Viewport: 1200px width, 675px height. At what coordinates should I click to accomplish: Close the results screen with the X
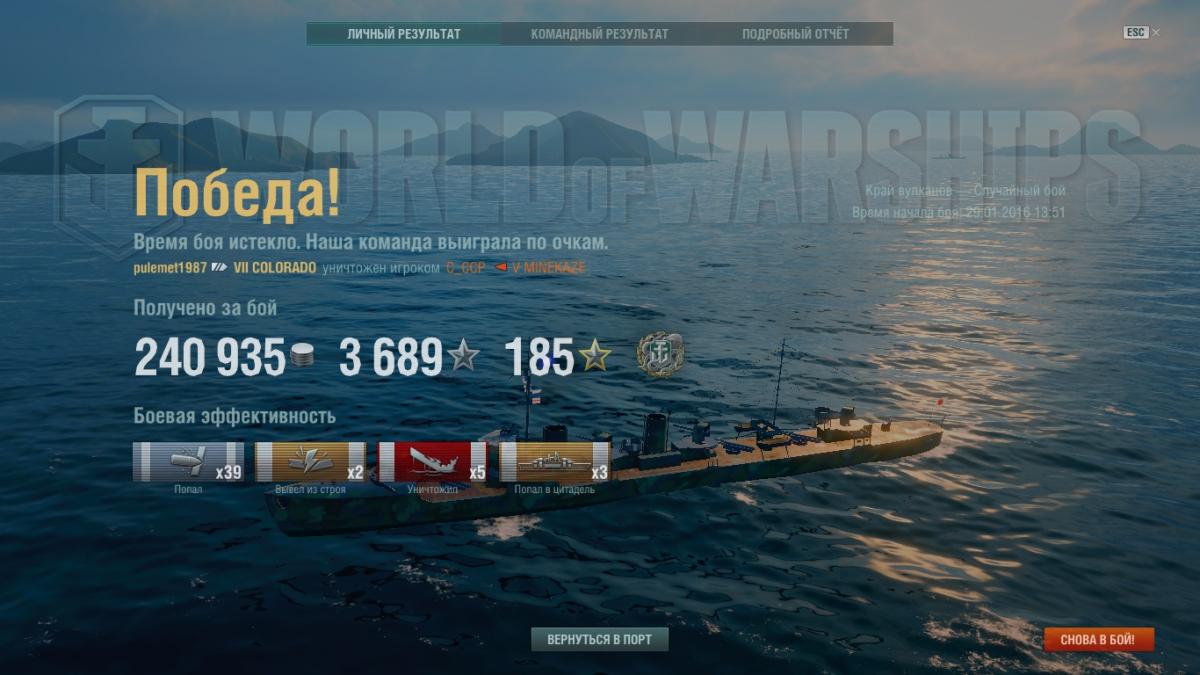point(1156,32)
